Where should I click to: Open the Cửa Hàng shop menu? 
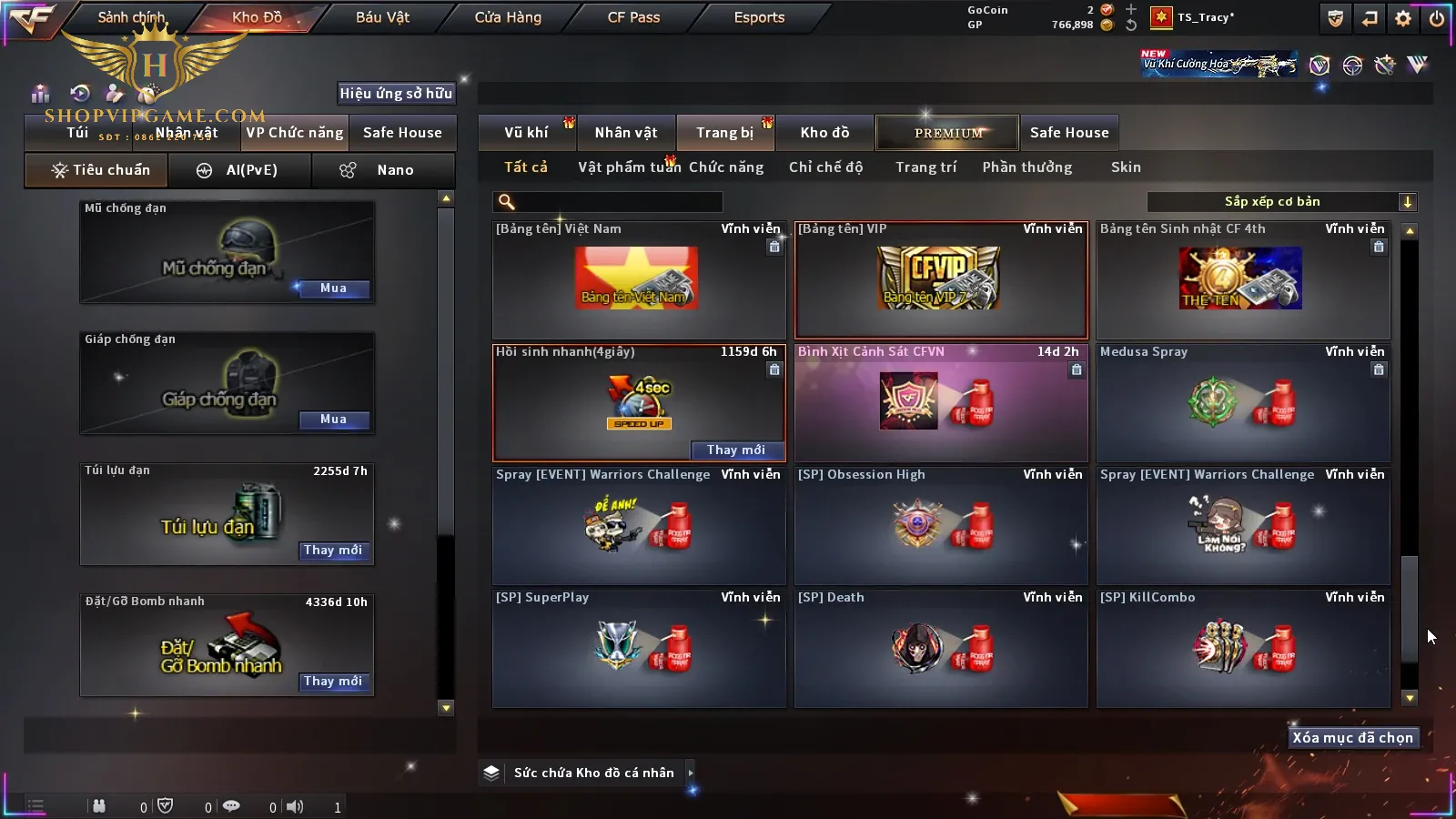[508, 17]
